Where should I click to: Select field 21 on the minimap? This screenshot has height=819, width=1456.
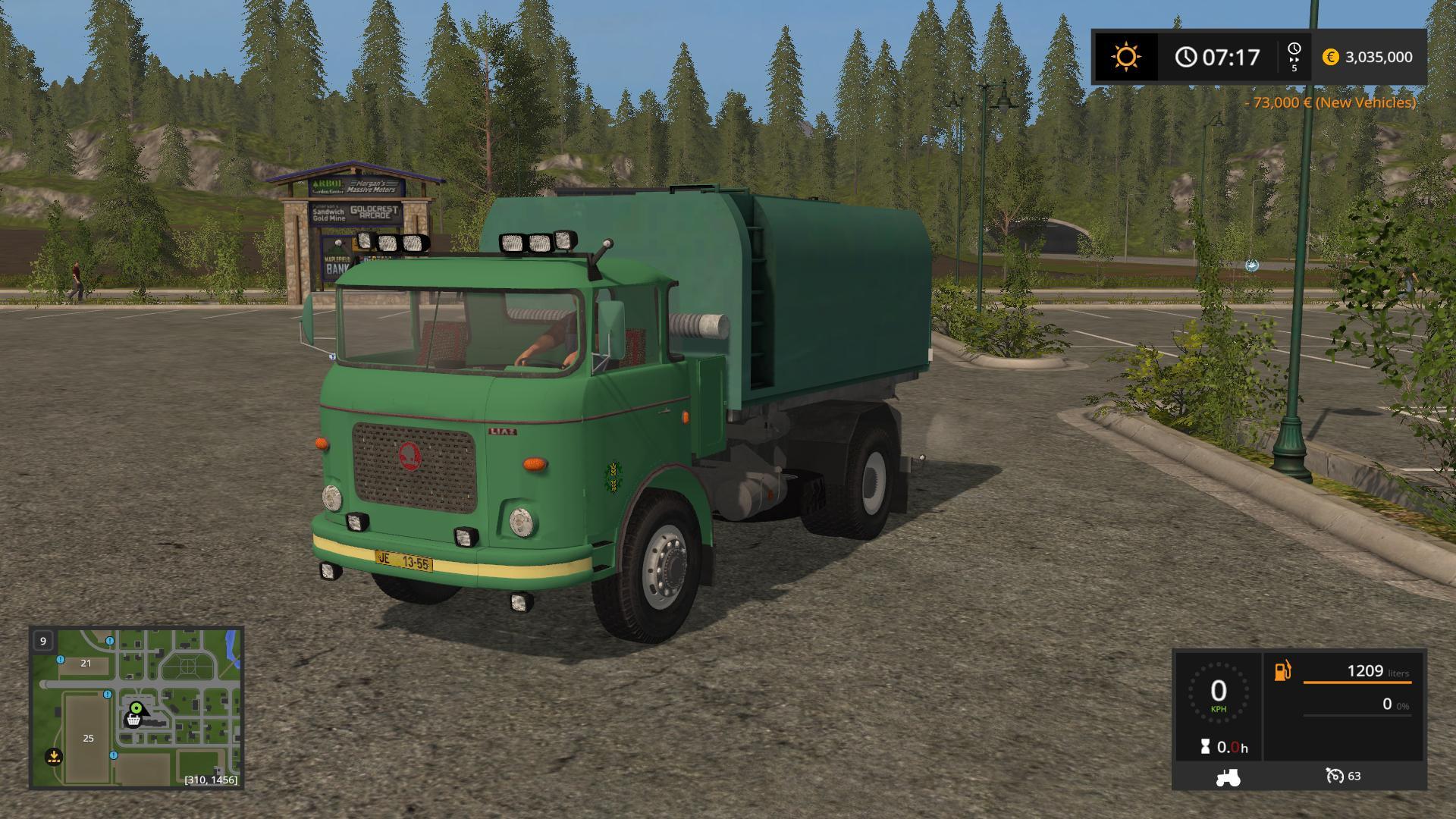[86, 663]
